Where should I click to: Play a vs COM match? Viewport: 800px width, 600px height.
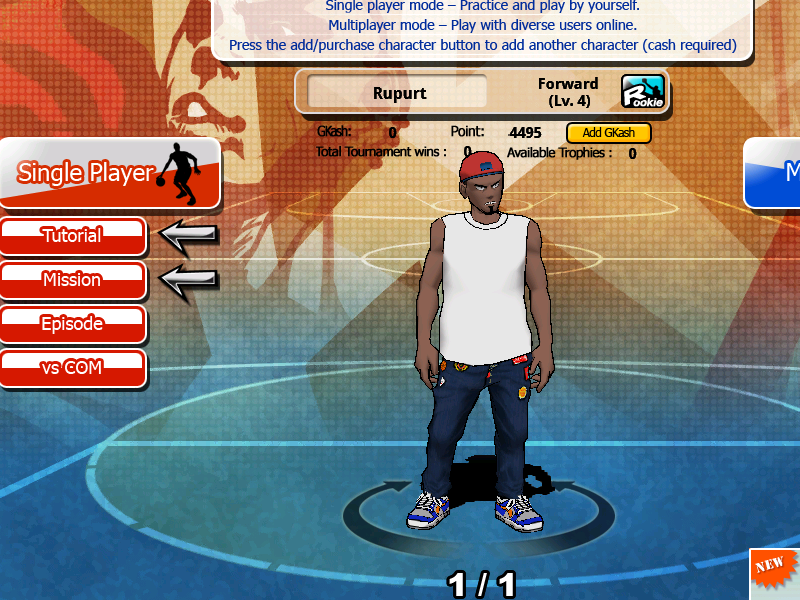[72, 368]
